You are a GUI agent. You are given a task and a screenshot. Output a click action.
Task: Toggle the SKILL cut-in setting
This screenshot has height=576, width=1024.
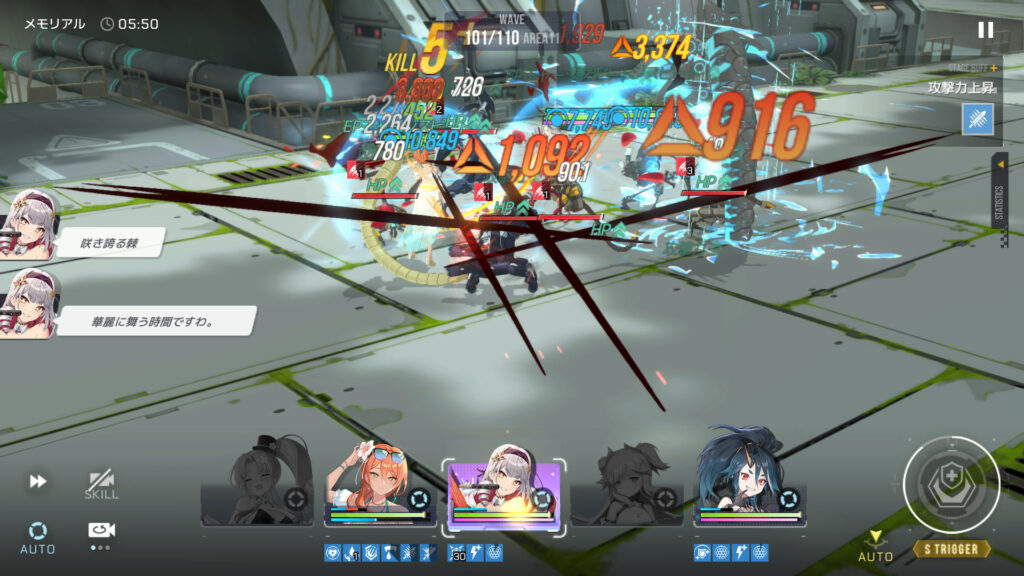click(x=100, y=485)
